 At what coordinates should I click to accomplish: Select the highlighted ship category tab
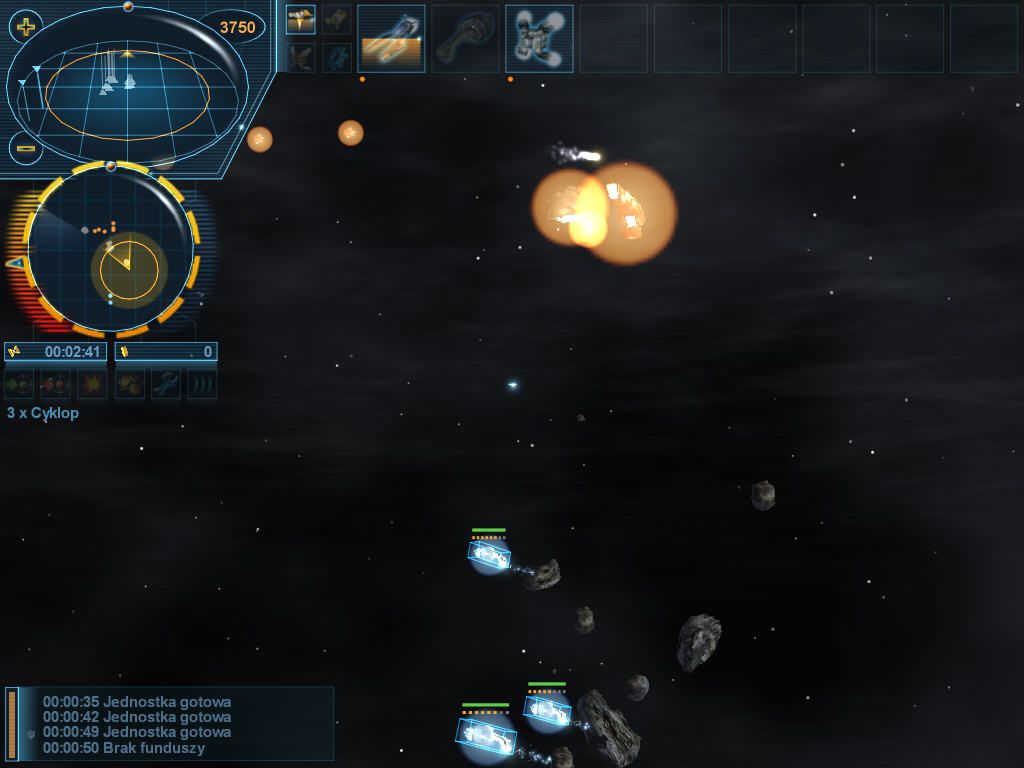pos(301,19)
